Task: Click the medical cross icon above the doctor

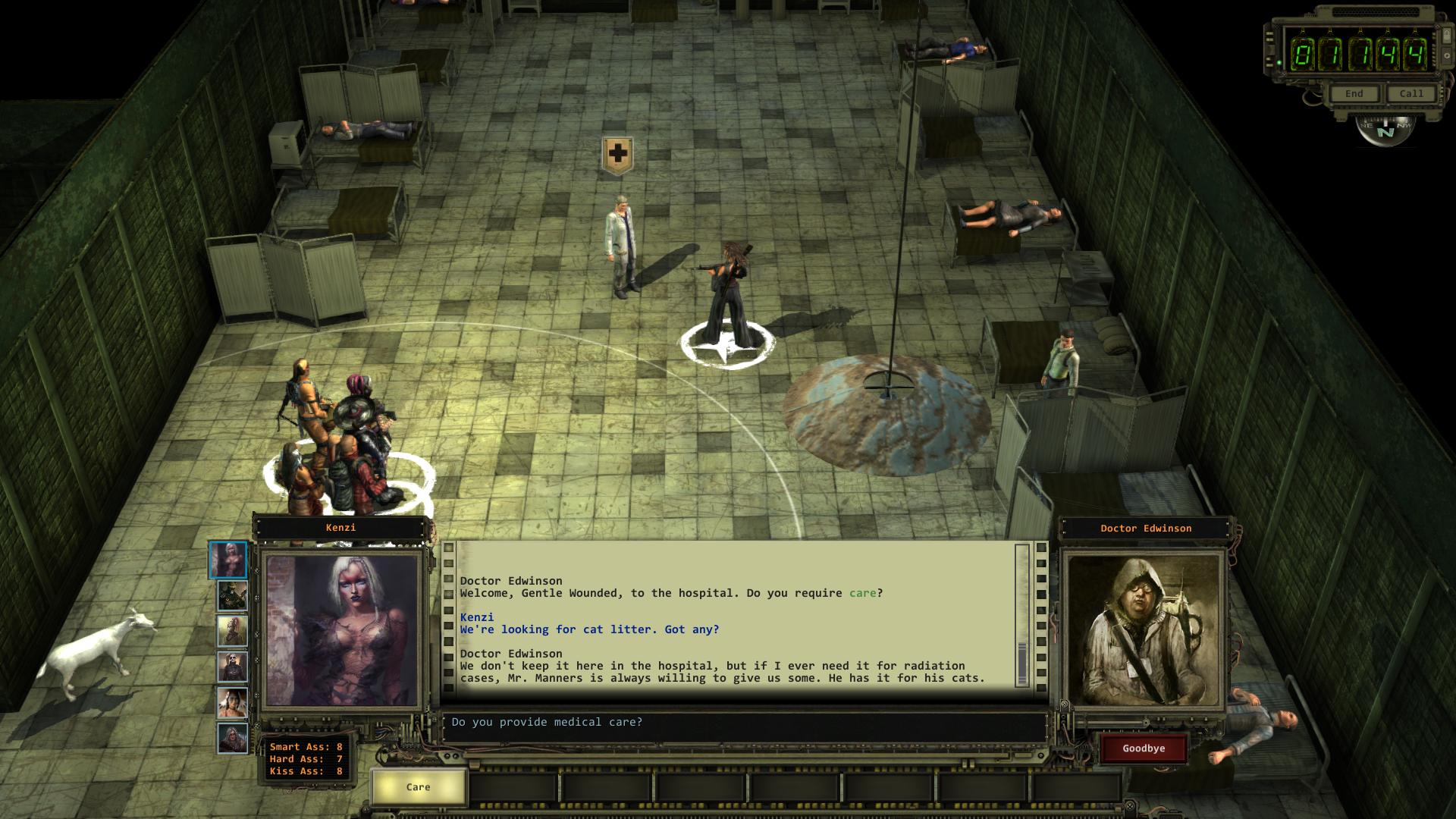Action: click(617, 155)
